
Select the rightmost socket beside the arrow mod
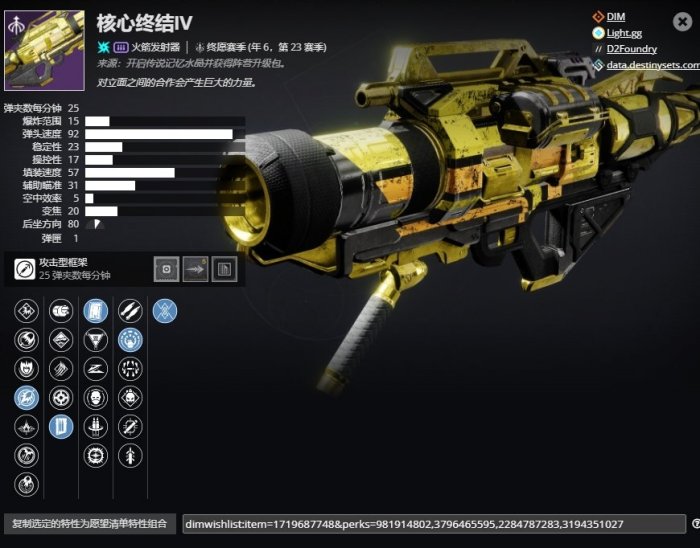pos(225,269)
